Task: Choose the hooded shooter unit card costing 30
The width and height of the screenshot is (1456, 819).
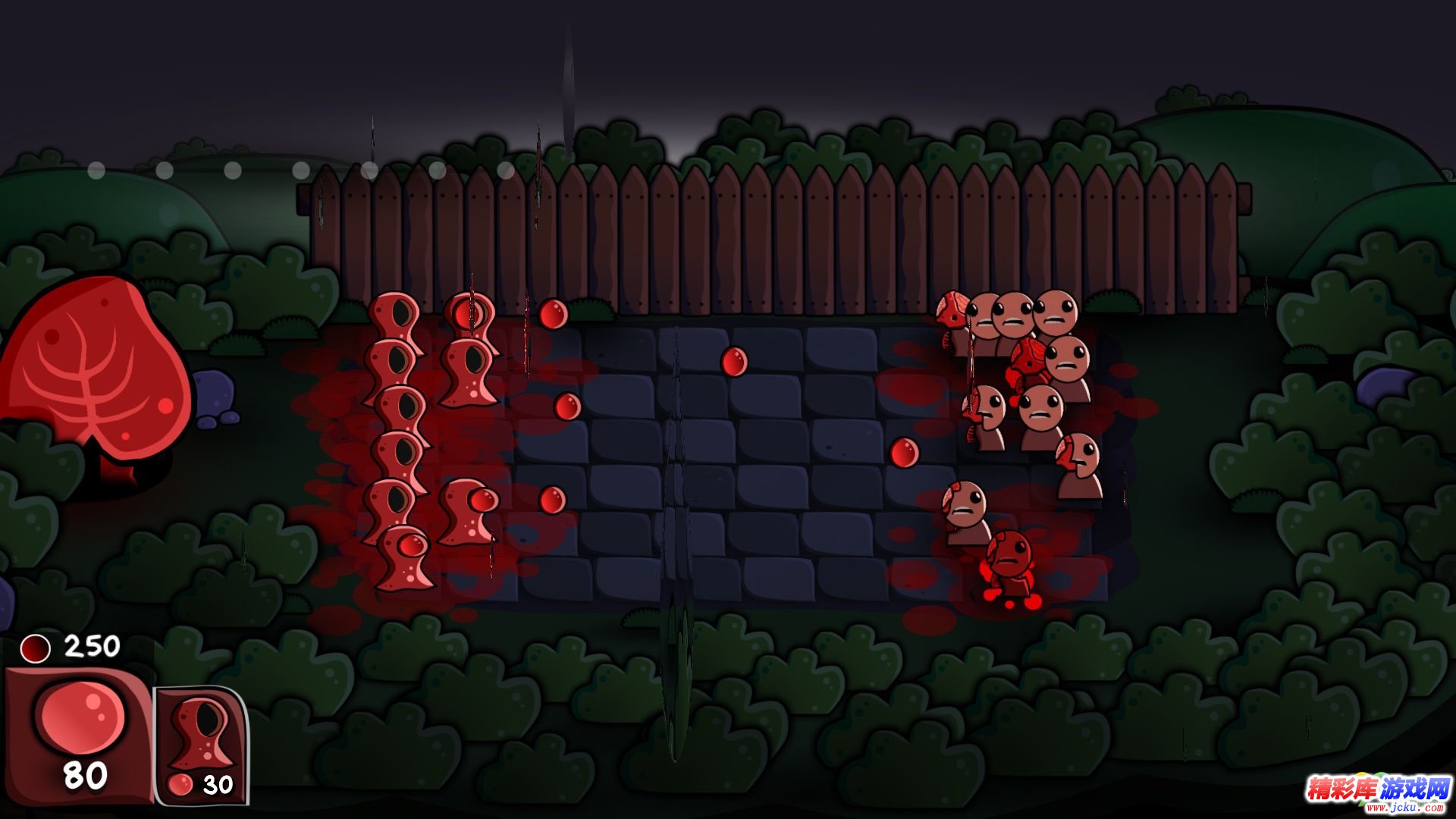Action: 202,745
